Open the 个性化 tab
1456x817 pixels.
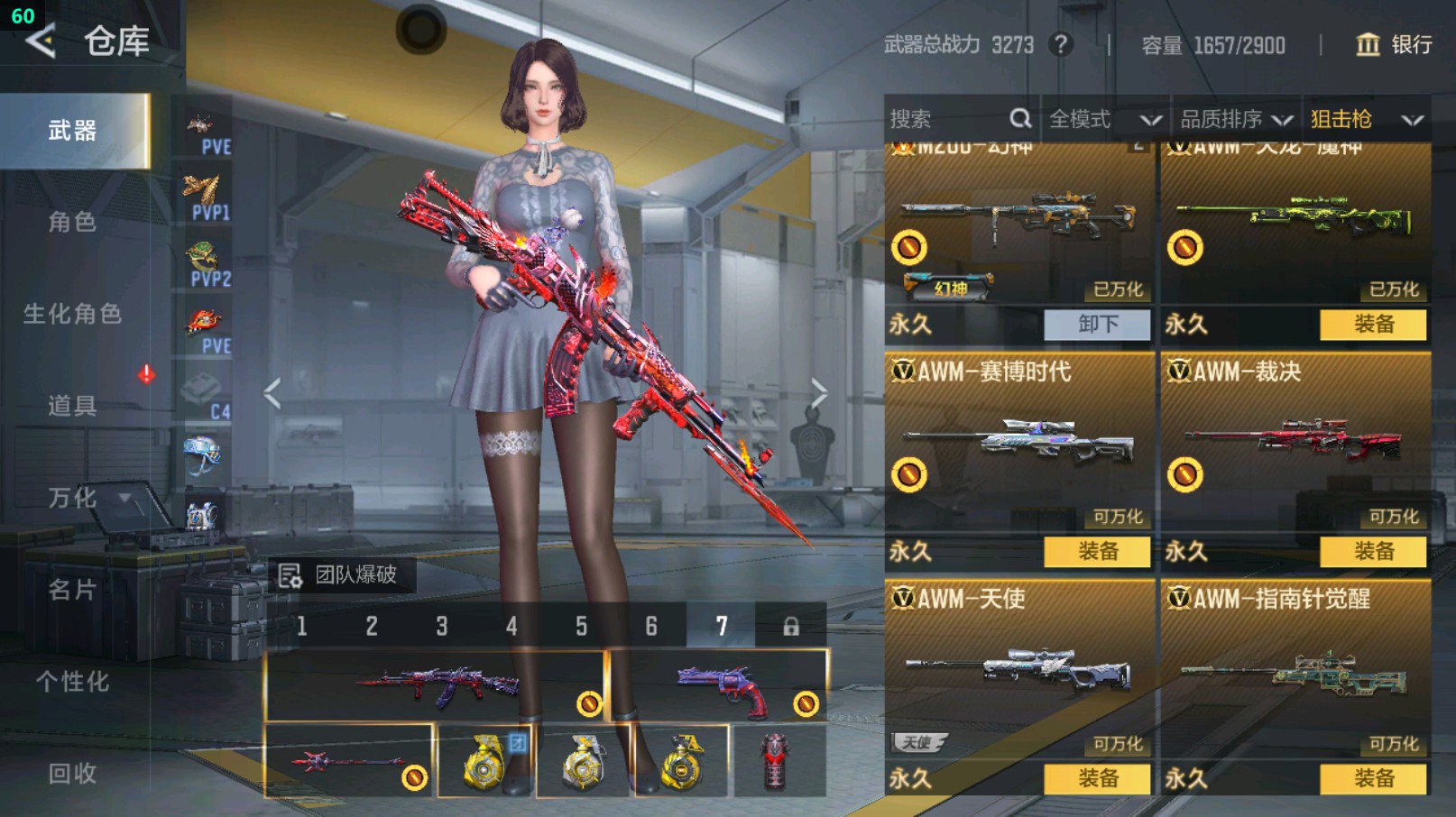point(73,682)
